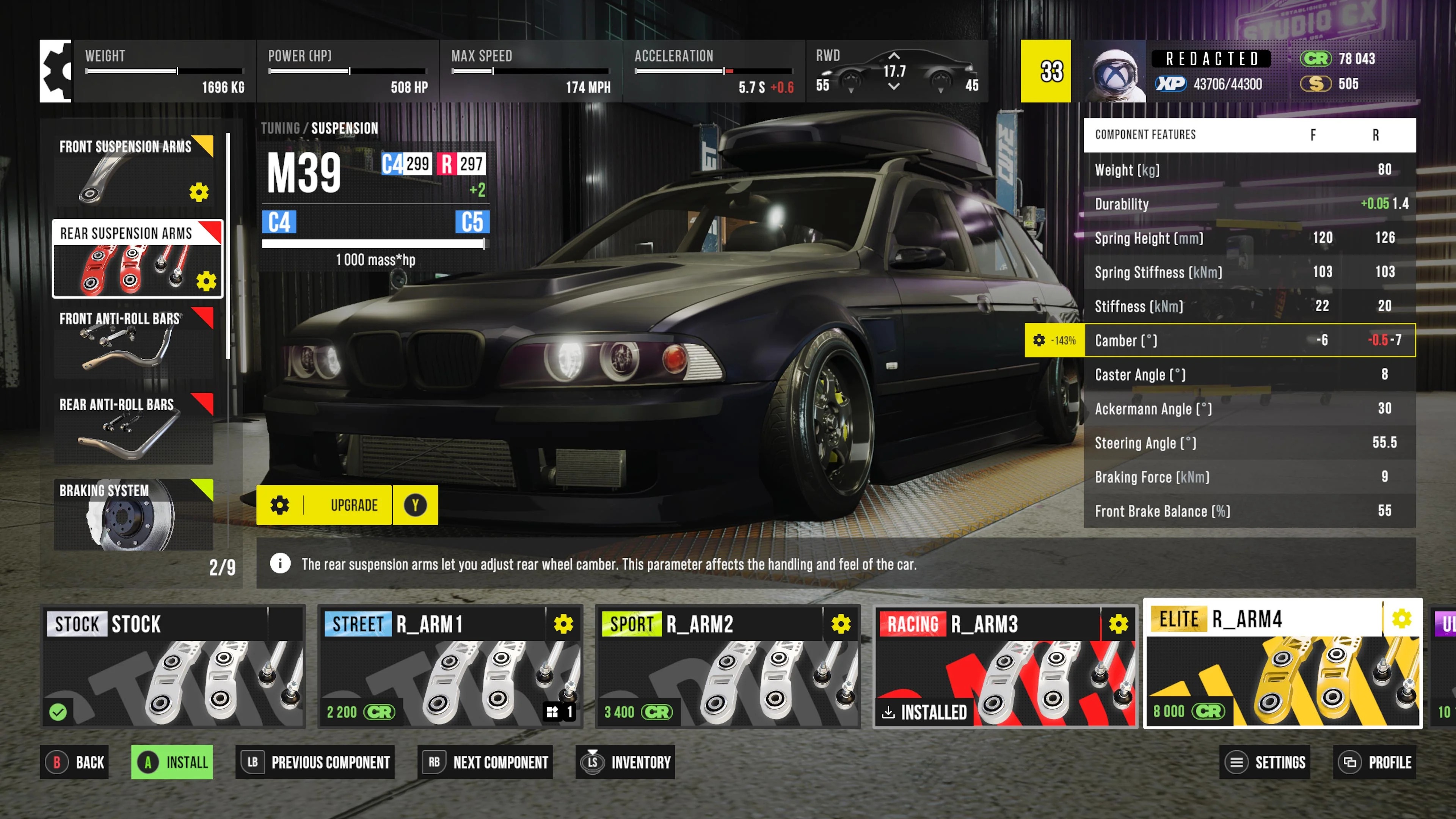Switch to Next Component
The height and width of the screenshot is (819, 1456).
pos(485,762)
